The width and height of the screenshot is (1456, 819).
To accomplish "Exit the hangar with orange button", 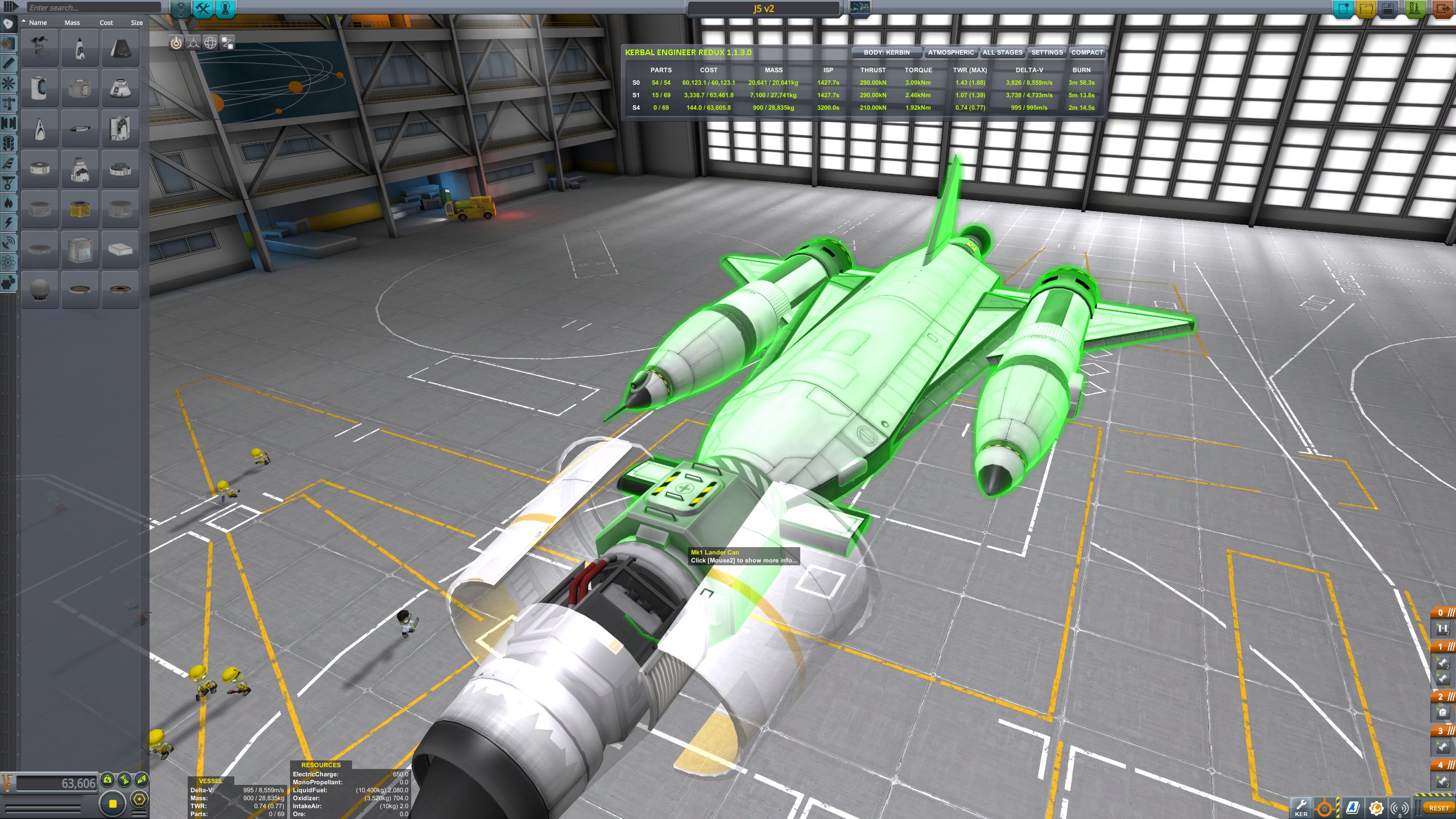I will [1442, 9].
